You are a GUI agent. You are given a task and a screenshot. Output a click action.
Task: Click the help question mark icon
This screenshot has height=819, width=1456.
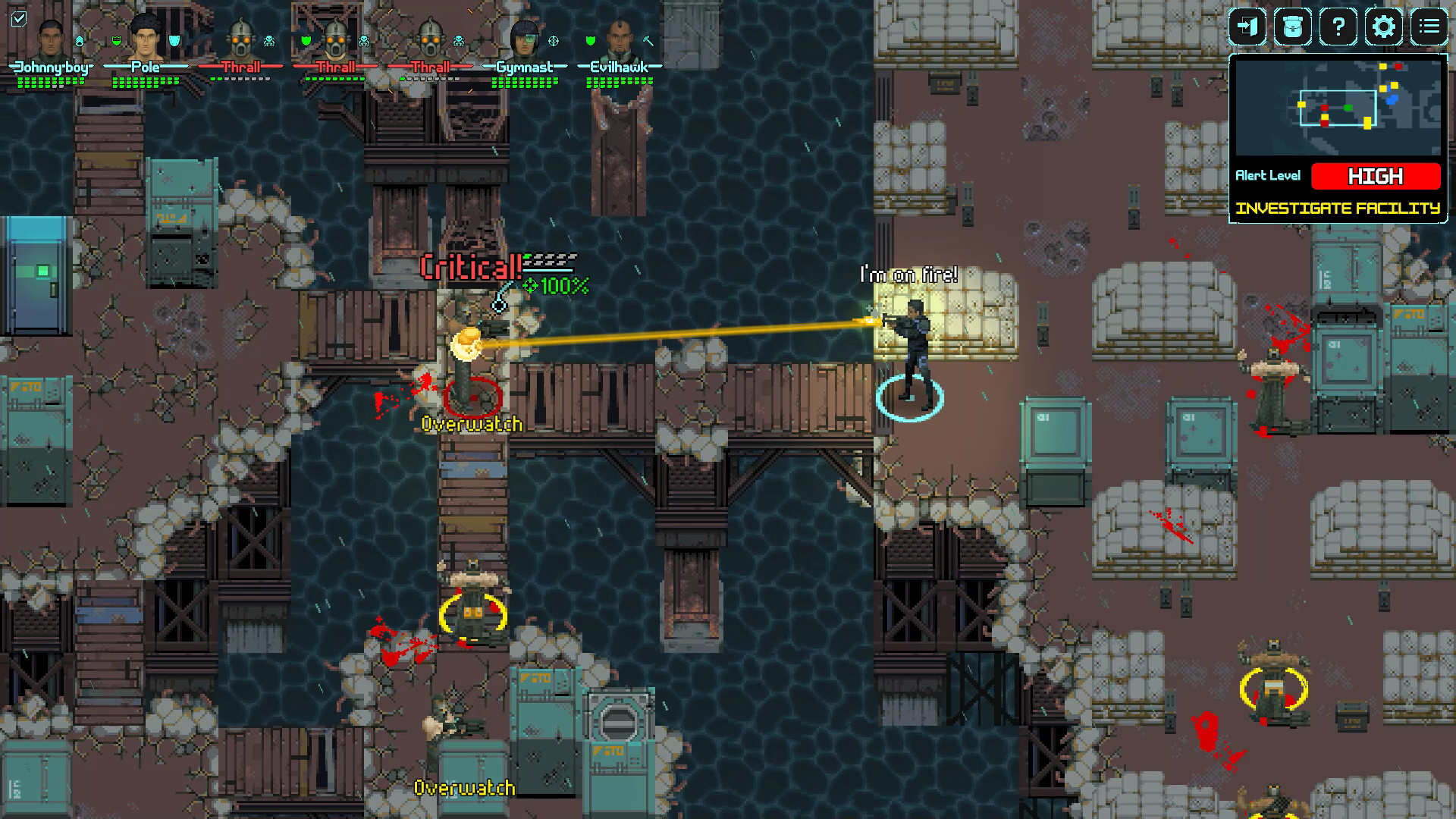coord(1338,27)
